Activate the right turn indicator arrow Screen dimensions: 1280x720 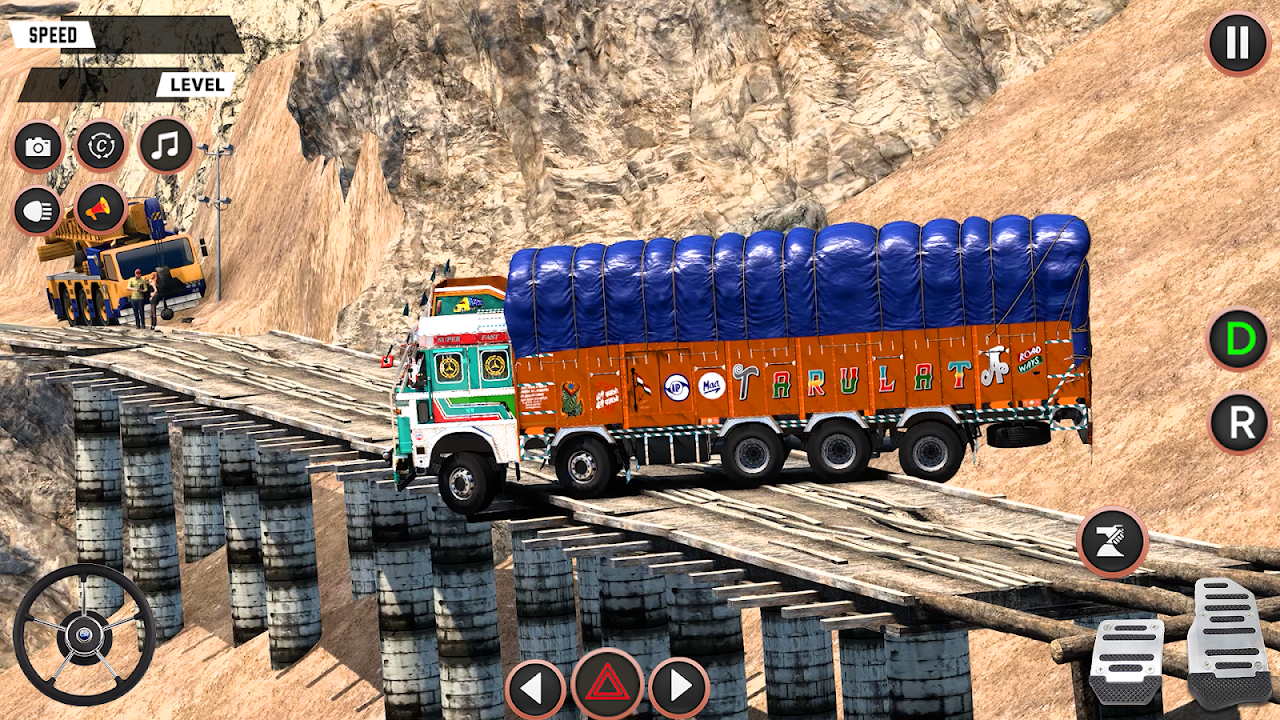(679, 687)
